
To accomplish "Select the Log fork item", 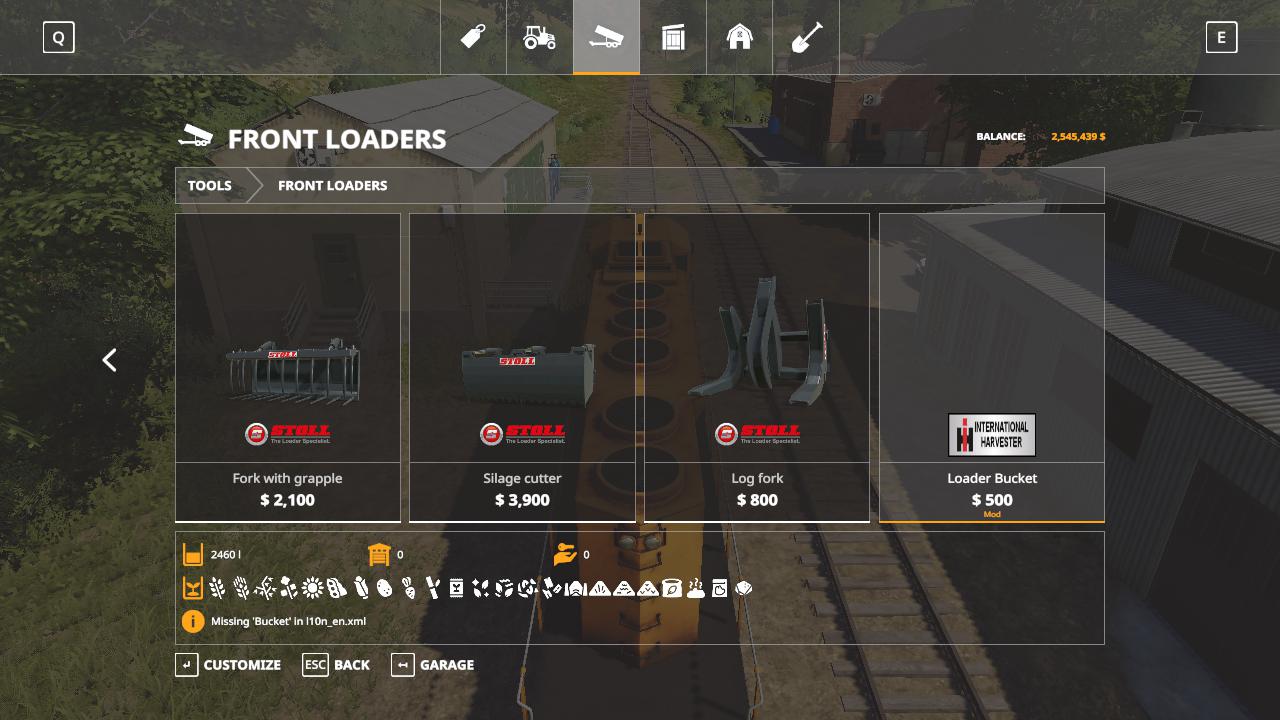I will pos(757,367).
